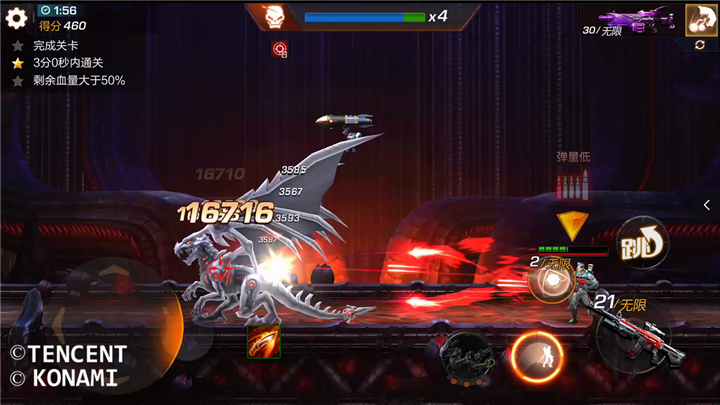The width and height of the screenshot is (720, 405).
Task: Tap the red target icon under boss bar
Action: (x=280, y=48)
